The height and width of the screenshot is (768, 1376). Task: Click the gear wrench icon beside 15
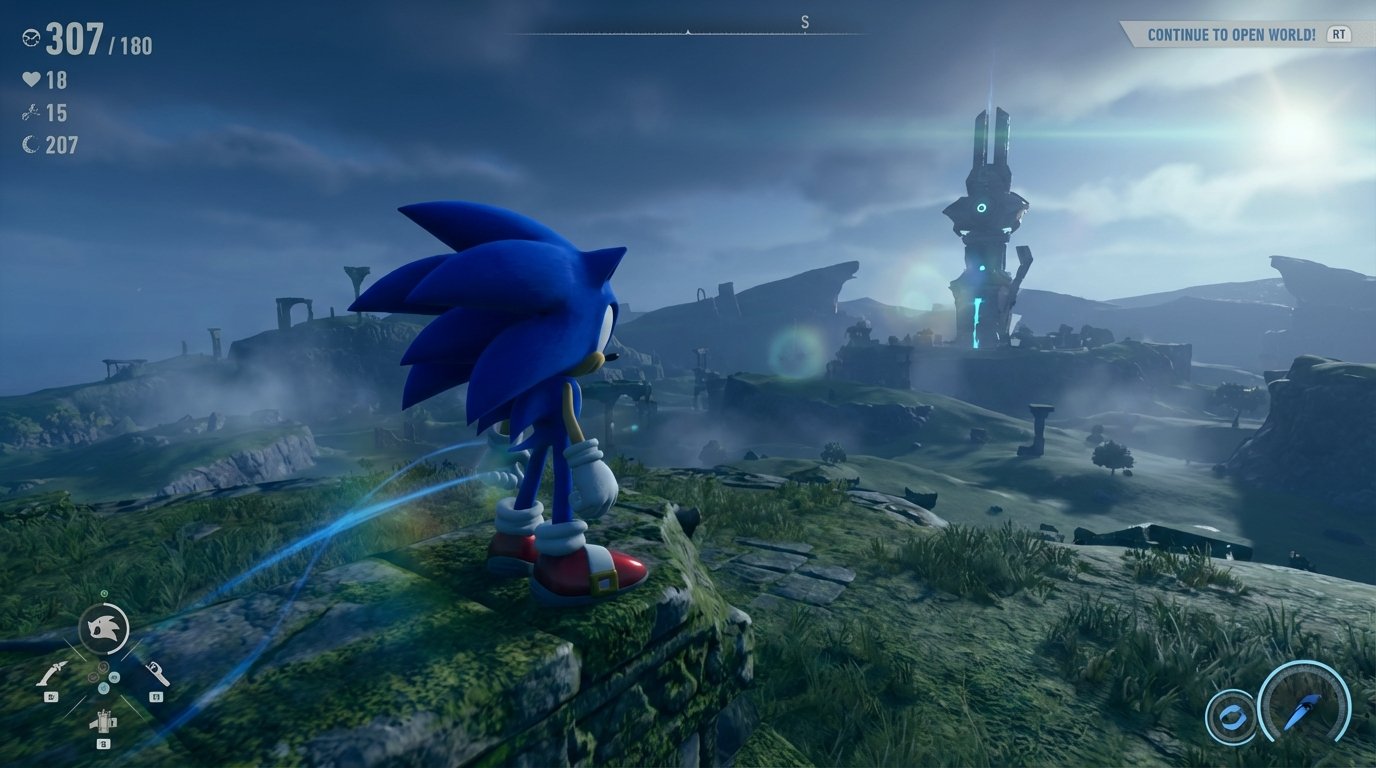(x=30, y=113)
